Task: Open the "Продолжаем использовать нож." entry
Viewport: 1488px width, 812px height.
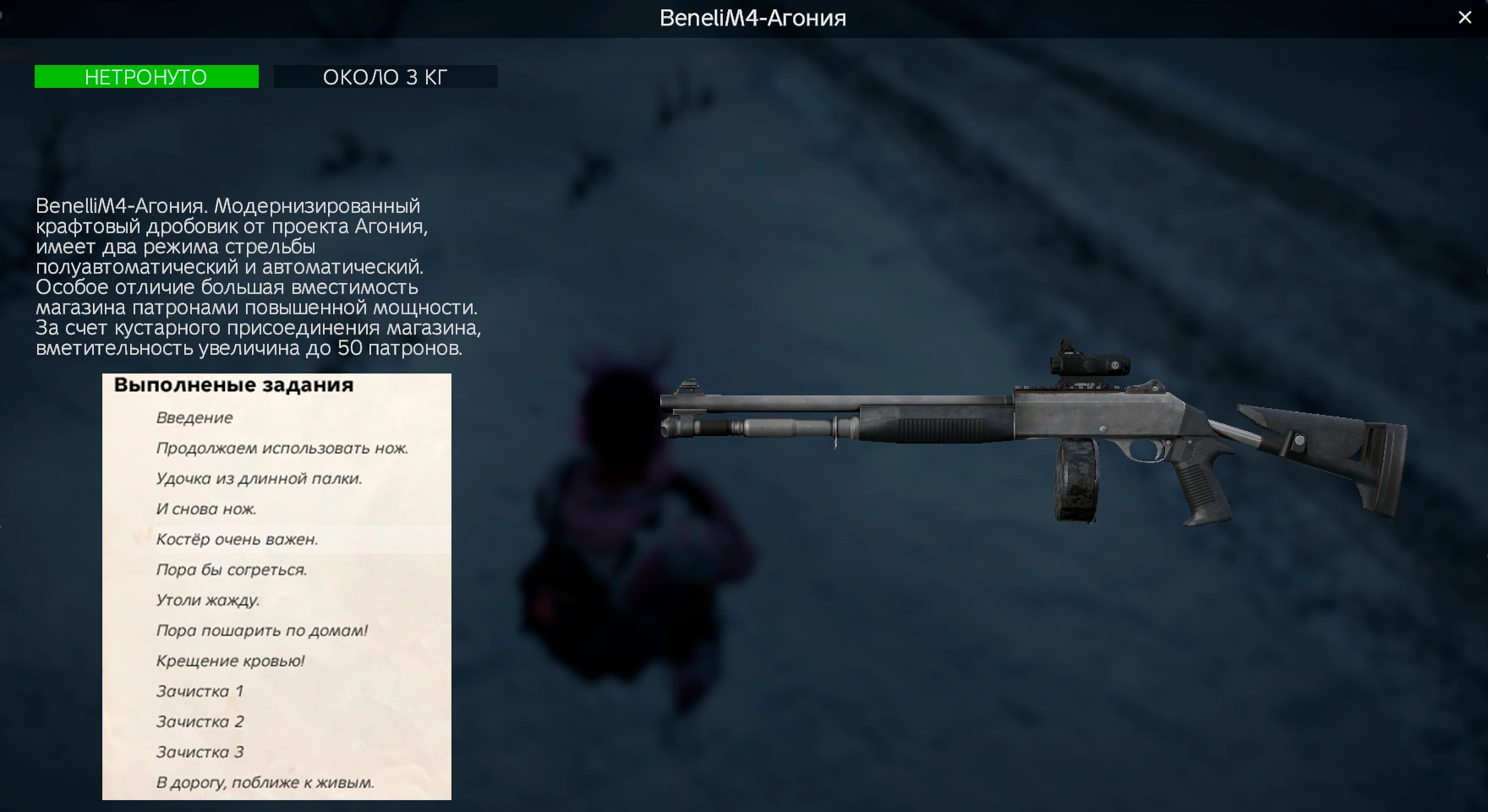Action: 282,449
